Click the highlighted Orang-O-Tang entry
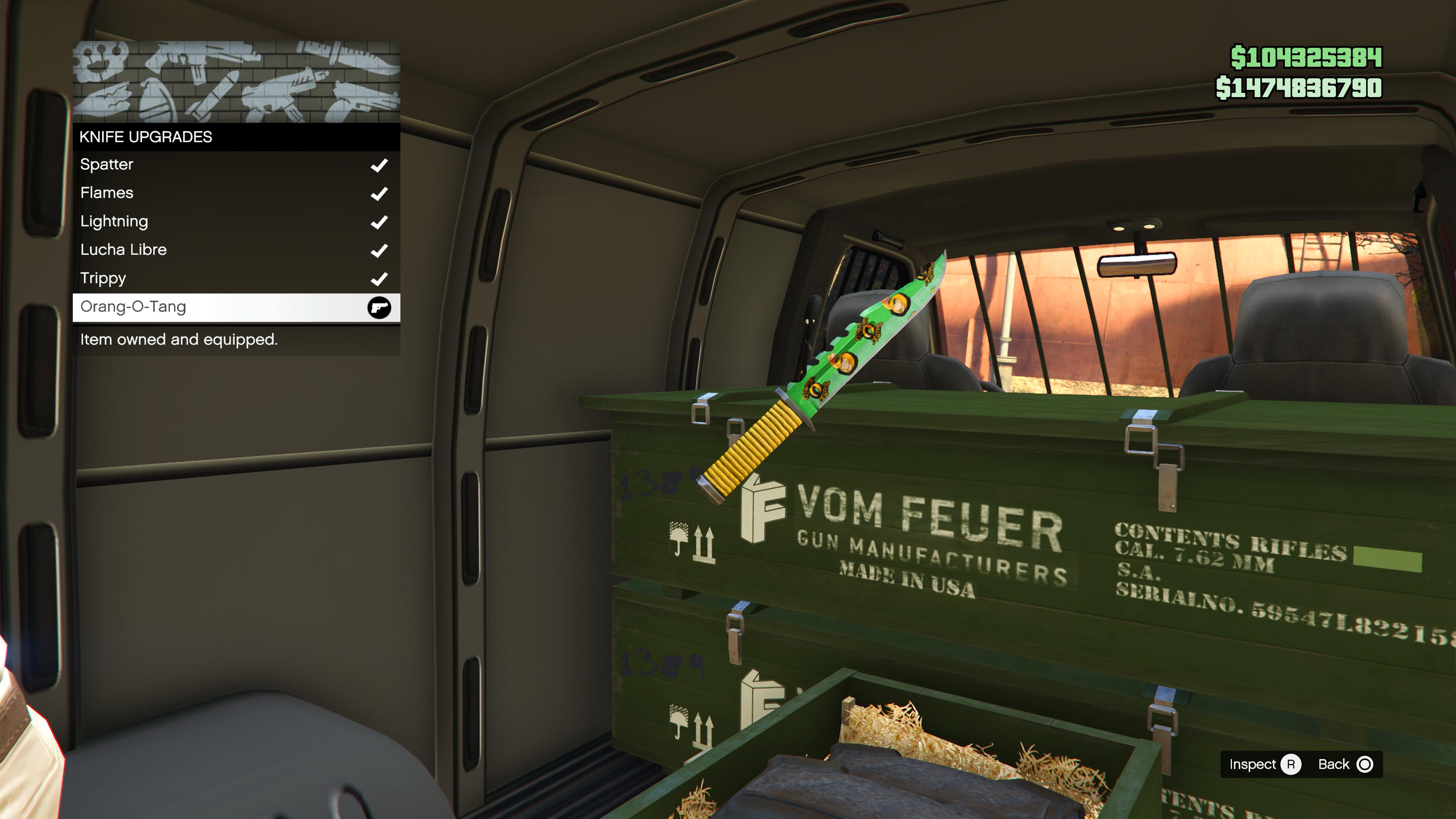 click(236, 307)
